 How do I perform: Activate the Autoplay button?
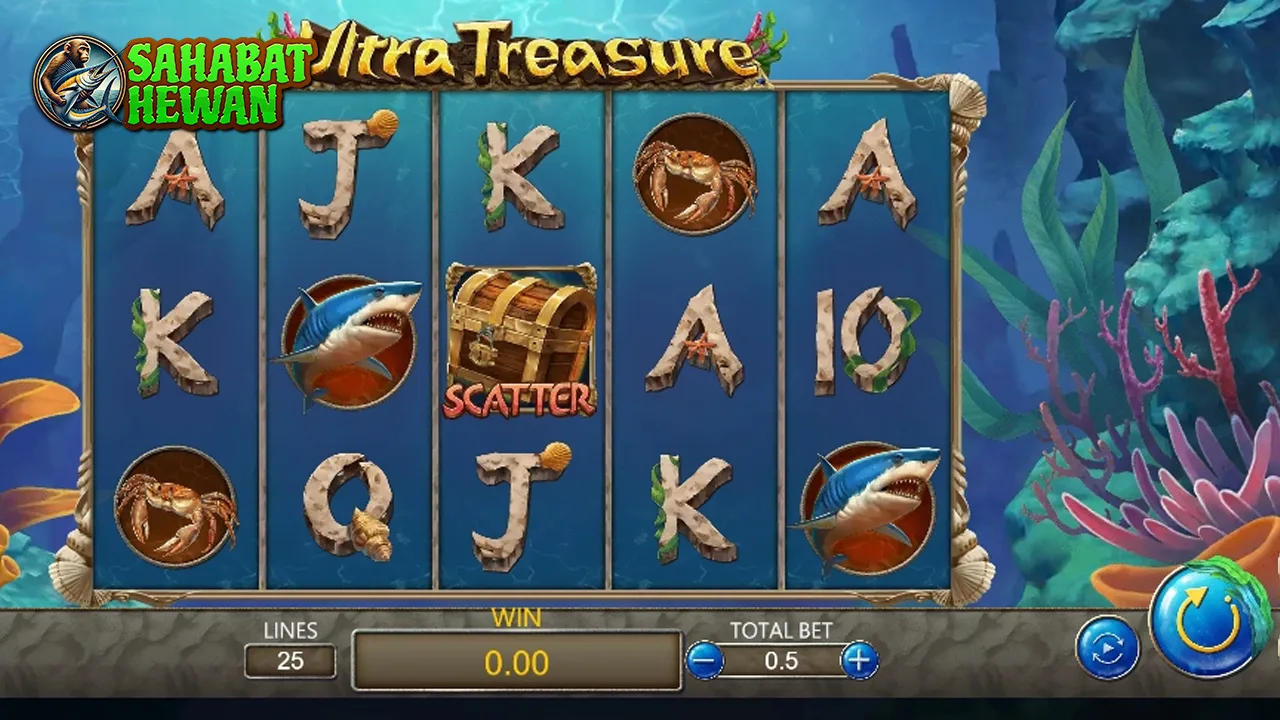[1107, 646]
